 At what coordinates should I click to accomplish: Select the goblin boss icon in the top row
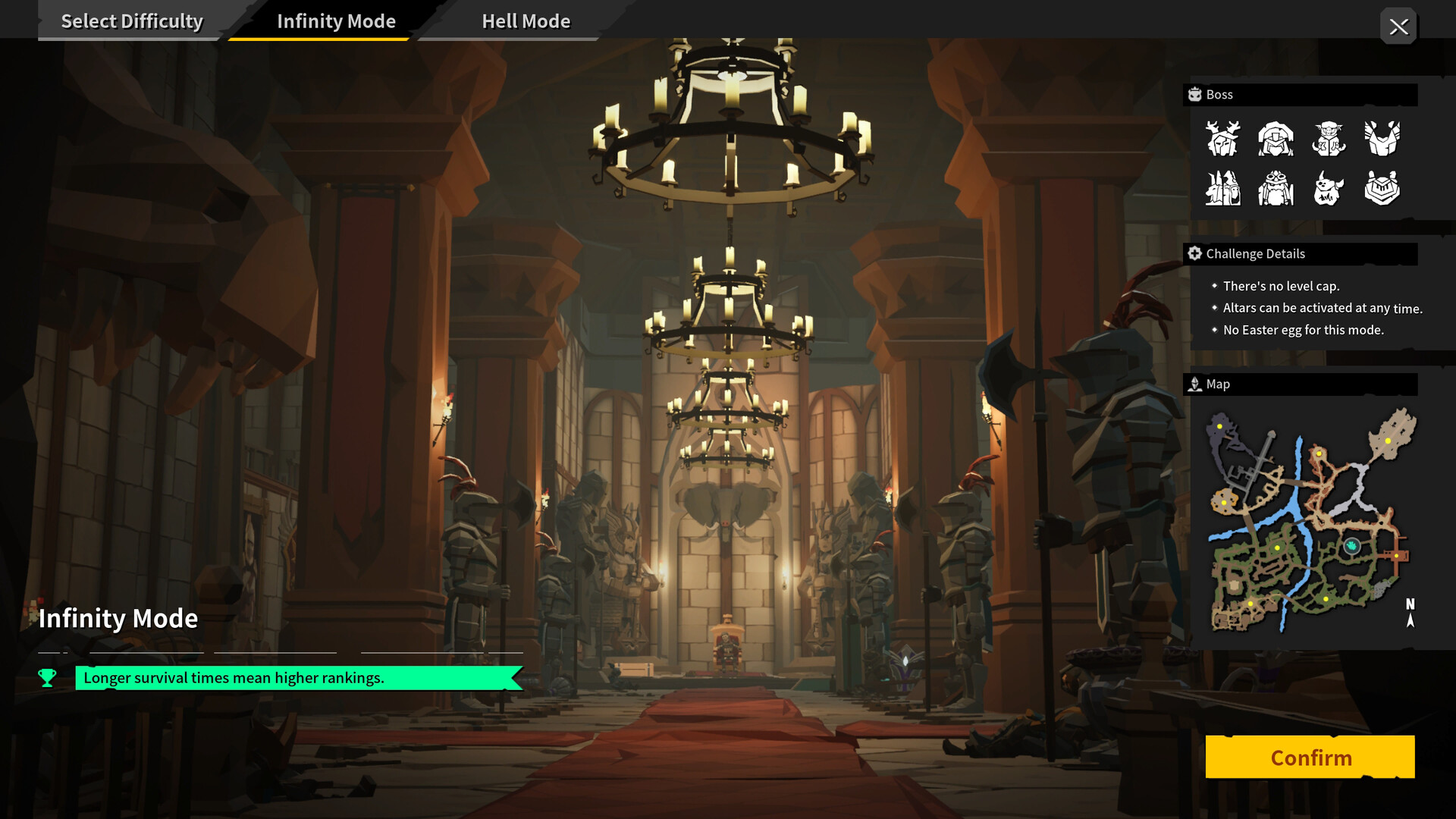[x=1328, y=138]
